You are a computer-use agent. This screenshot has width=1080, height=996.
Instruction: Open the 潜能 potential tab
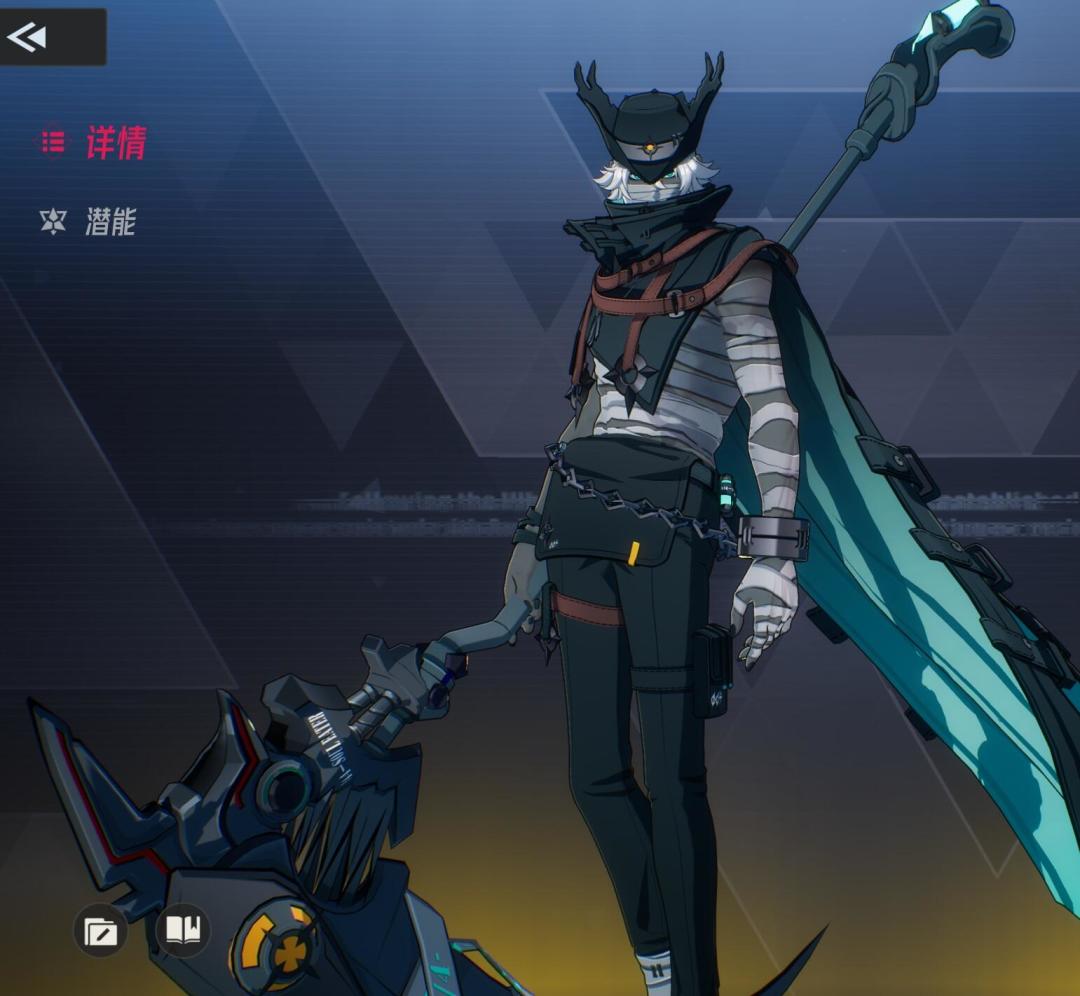tap(89, 221)
